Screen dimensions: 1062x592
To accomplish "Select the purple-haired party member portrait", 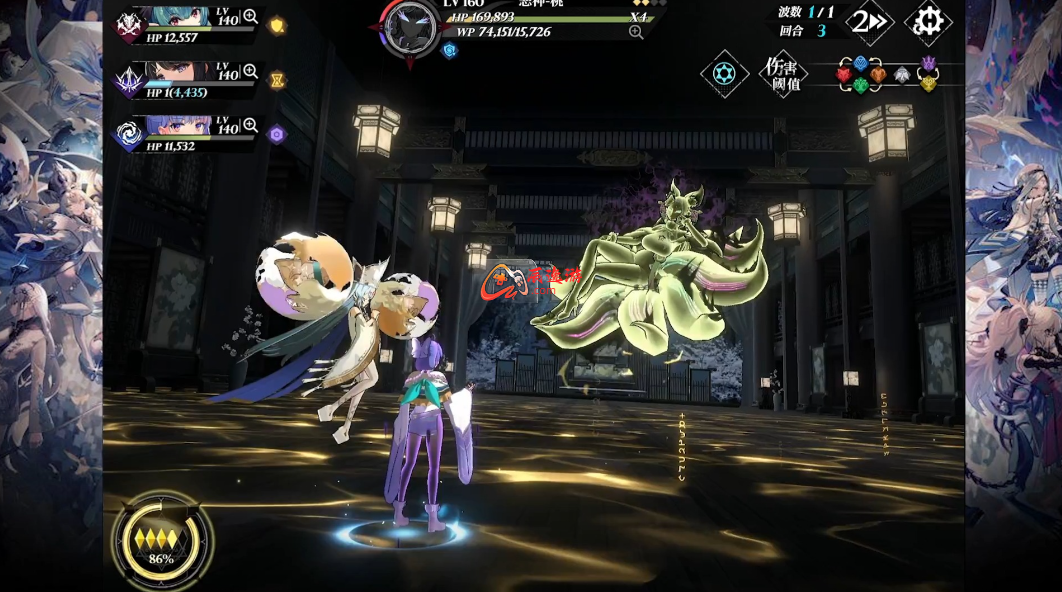I will click(180, 126).
